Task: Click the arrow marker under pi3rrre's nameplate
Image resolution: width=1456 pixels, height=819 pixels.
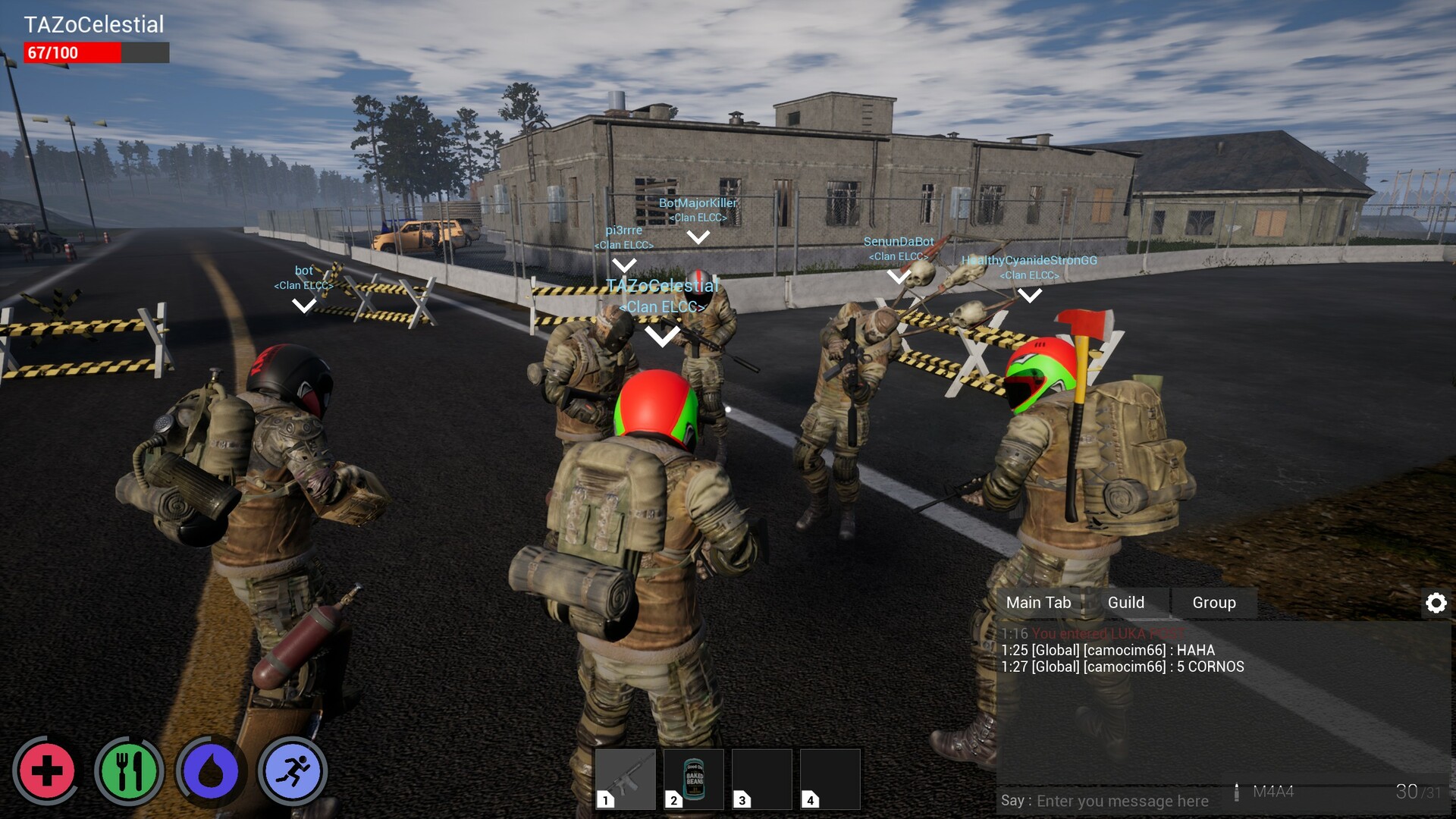Action: (x=626, y=265)
